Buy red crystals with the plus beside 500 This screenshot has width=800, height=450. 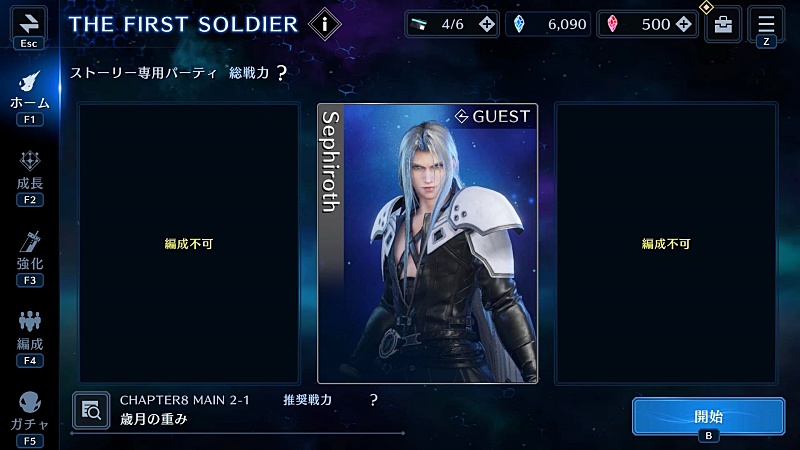click(x=685, y=24)
